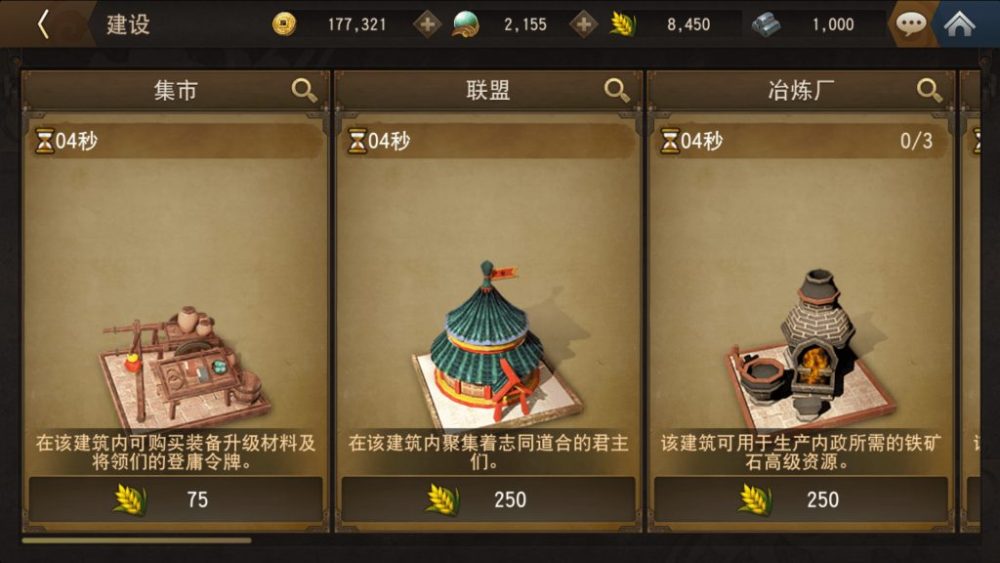This screenshot has width=1000, height=563.
Task: Inspect 联盟 with its magnifier icon
Action: point(617,91)
